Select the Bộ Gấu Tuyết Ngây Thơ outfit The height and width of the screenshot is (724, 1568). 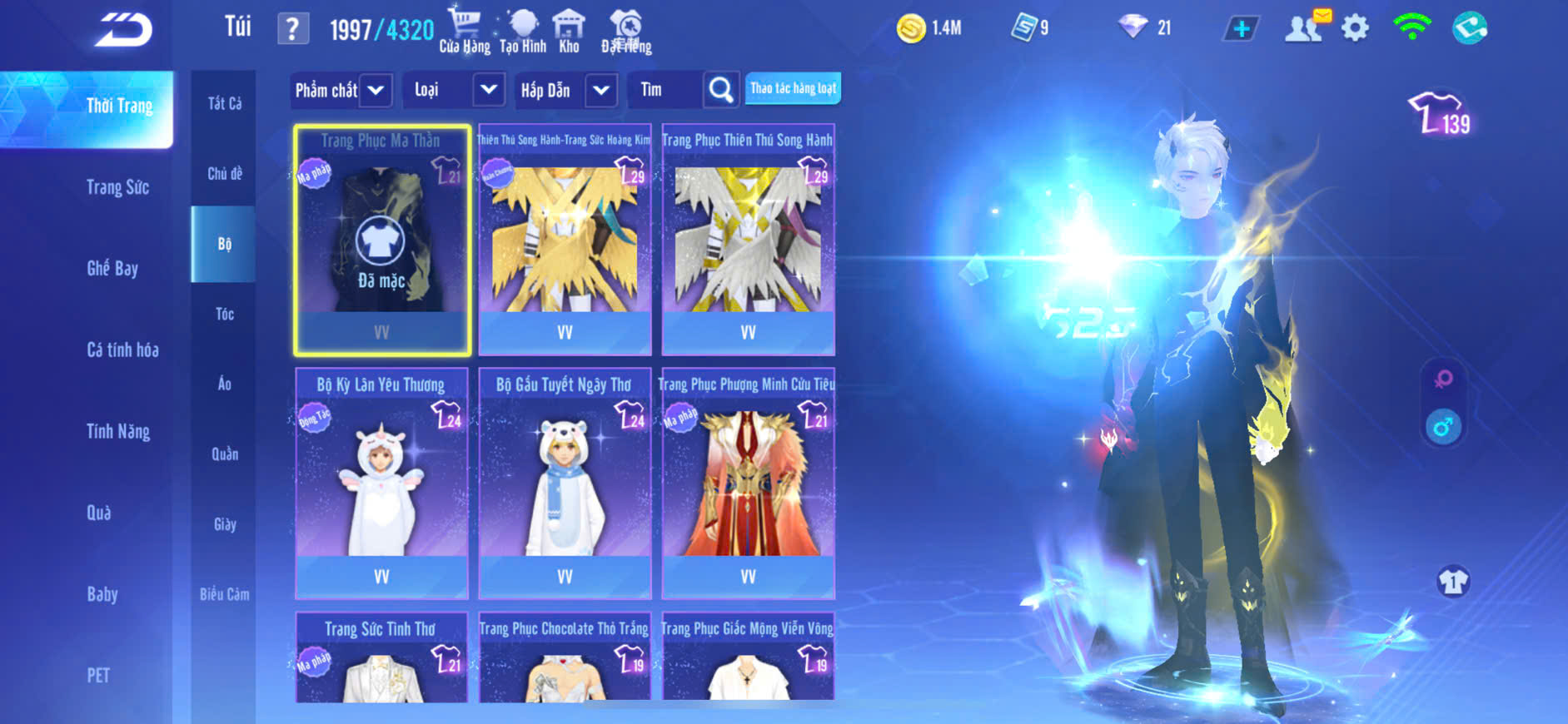click(565, 483)
